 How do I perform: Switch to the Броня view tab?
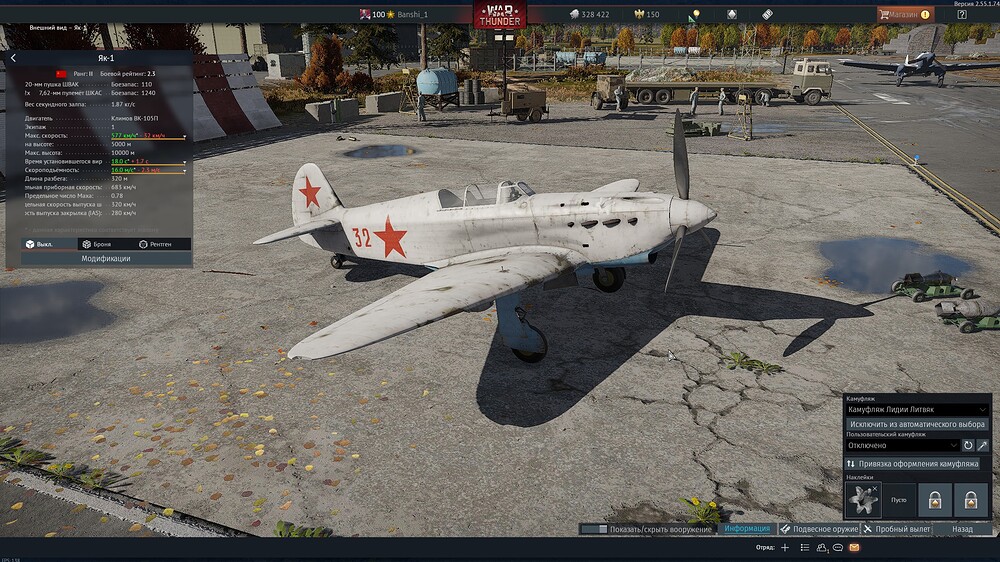pos(97,244)
